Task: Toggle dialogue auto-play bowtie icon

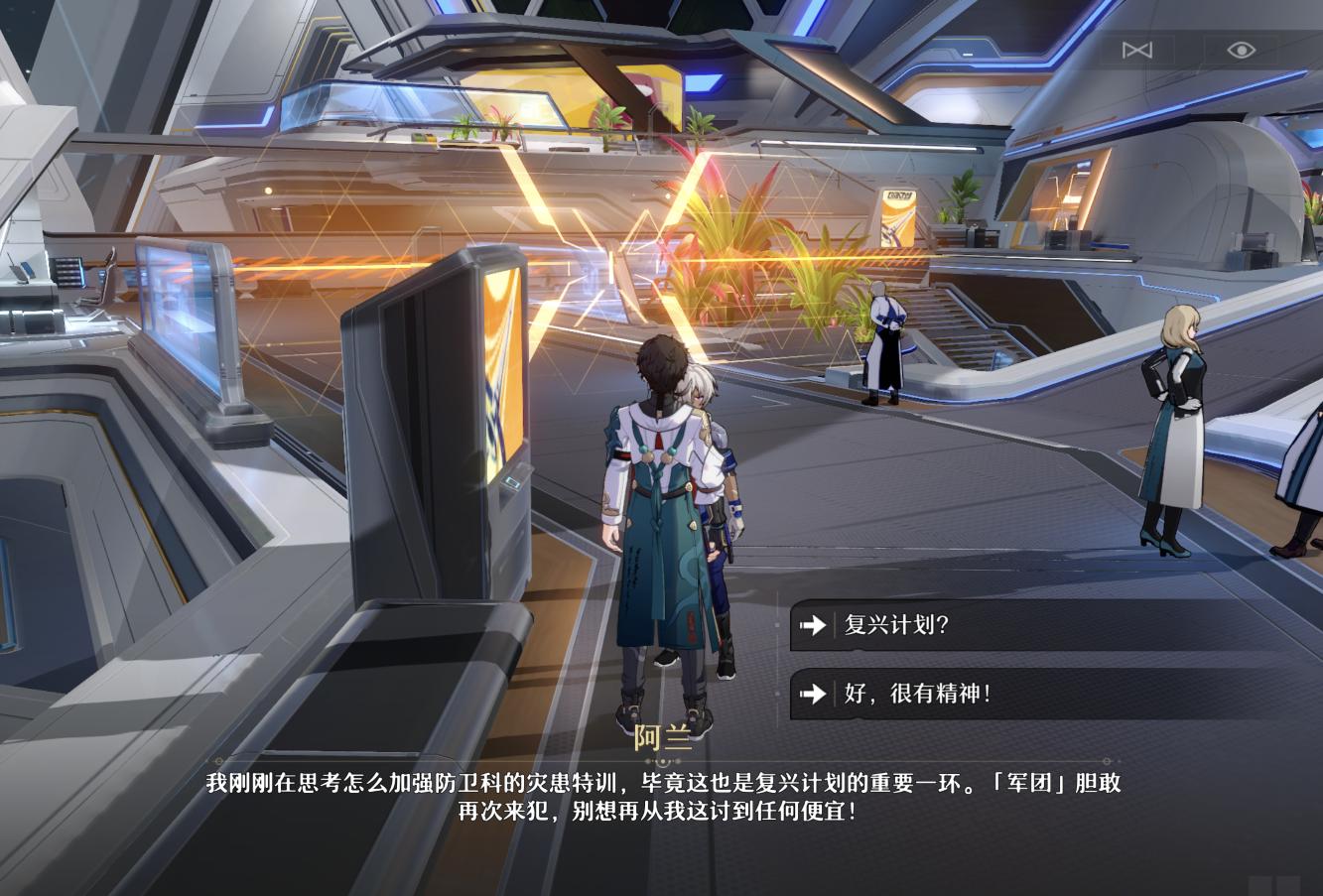Action: 1136,50
